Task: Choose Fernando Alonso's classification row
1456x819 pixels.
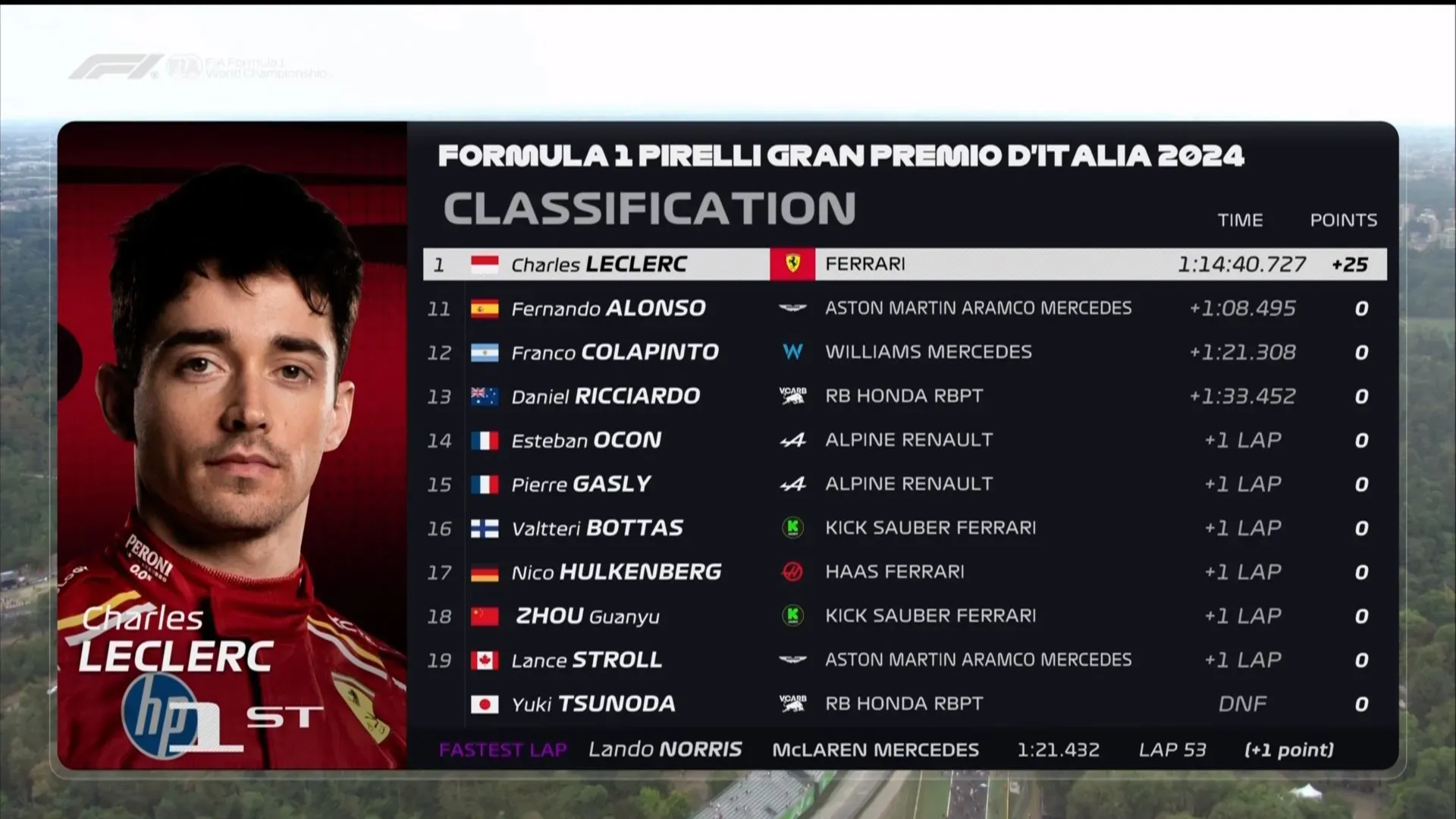Action: [x=902, y=309]
